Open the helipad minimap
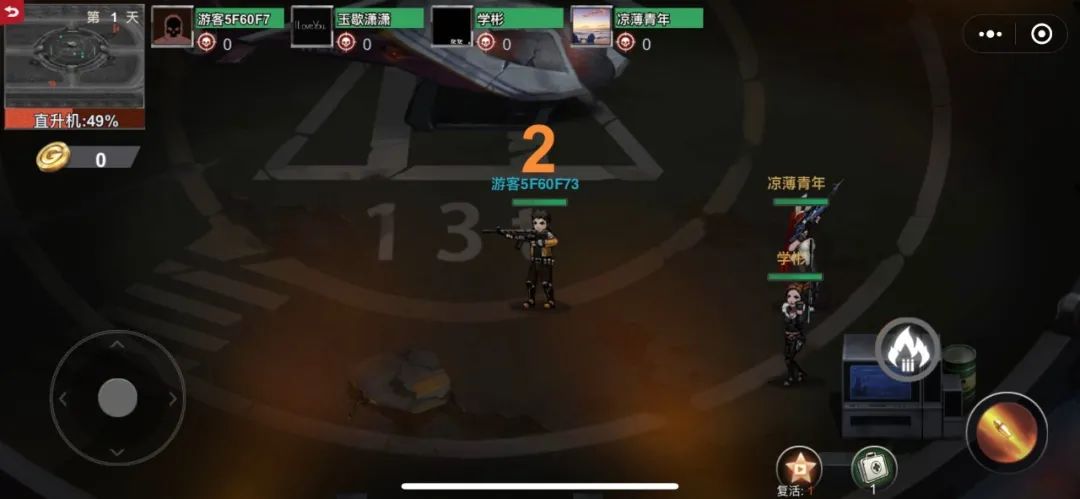 [75, 66]
